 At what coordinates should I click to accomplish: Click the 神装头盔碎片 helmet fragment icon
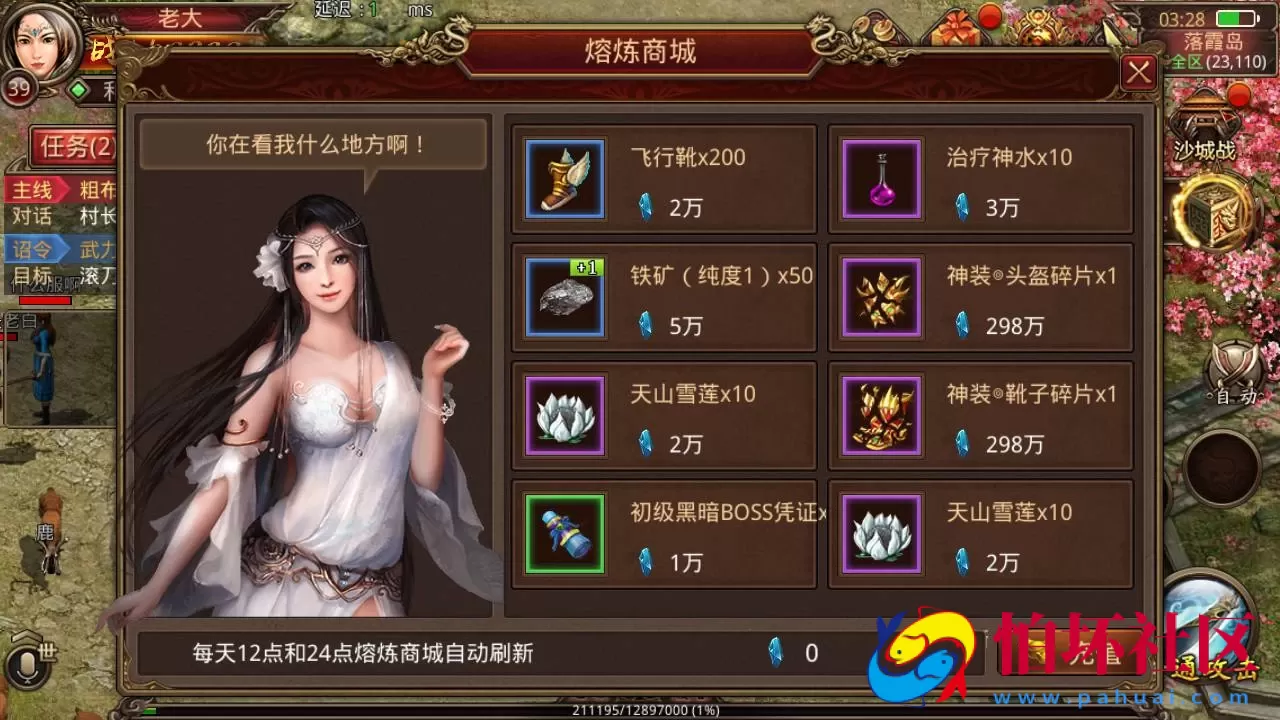880,297
